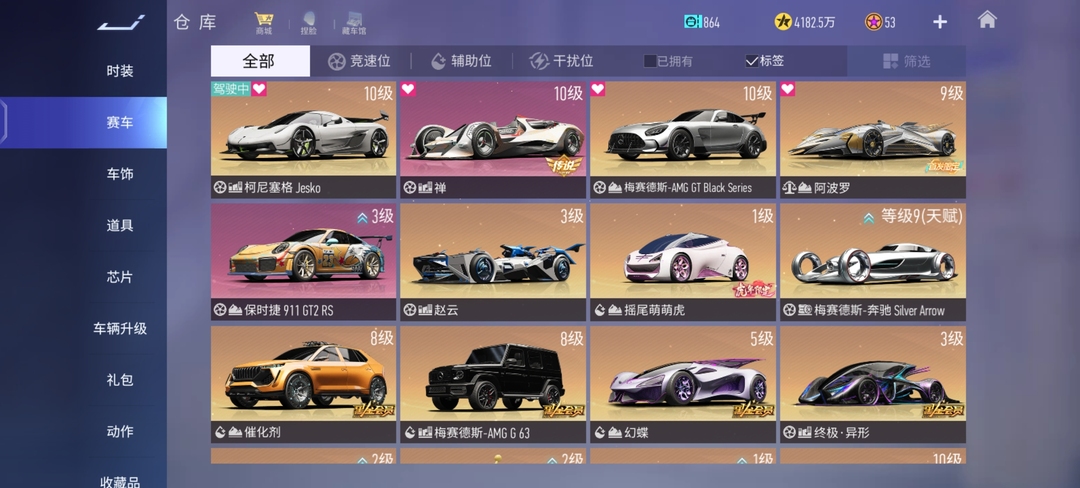The width and height of the screenshot is (1080, 488).
Task: Switch to the 辅助位 filter tab
Action: [x=461, y=61]
